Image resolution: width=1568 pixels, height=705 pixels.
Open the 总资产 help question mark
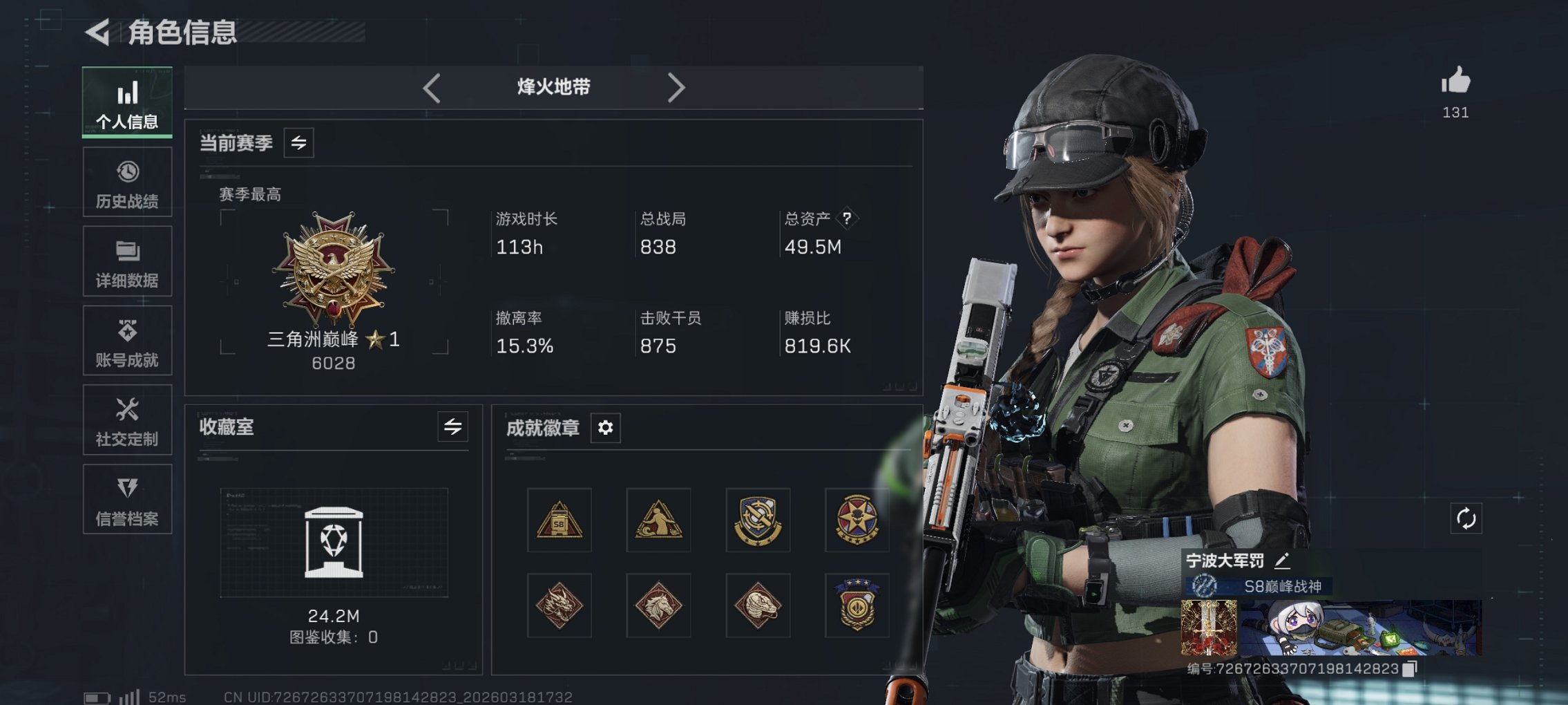tap(848, 218)
